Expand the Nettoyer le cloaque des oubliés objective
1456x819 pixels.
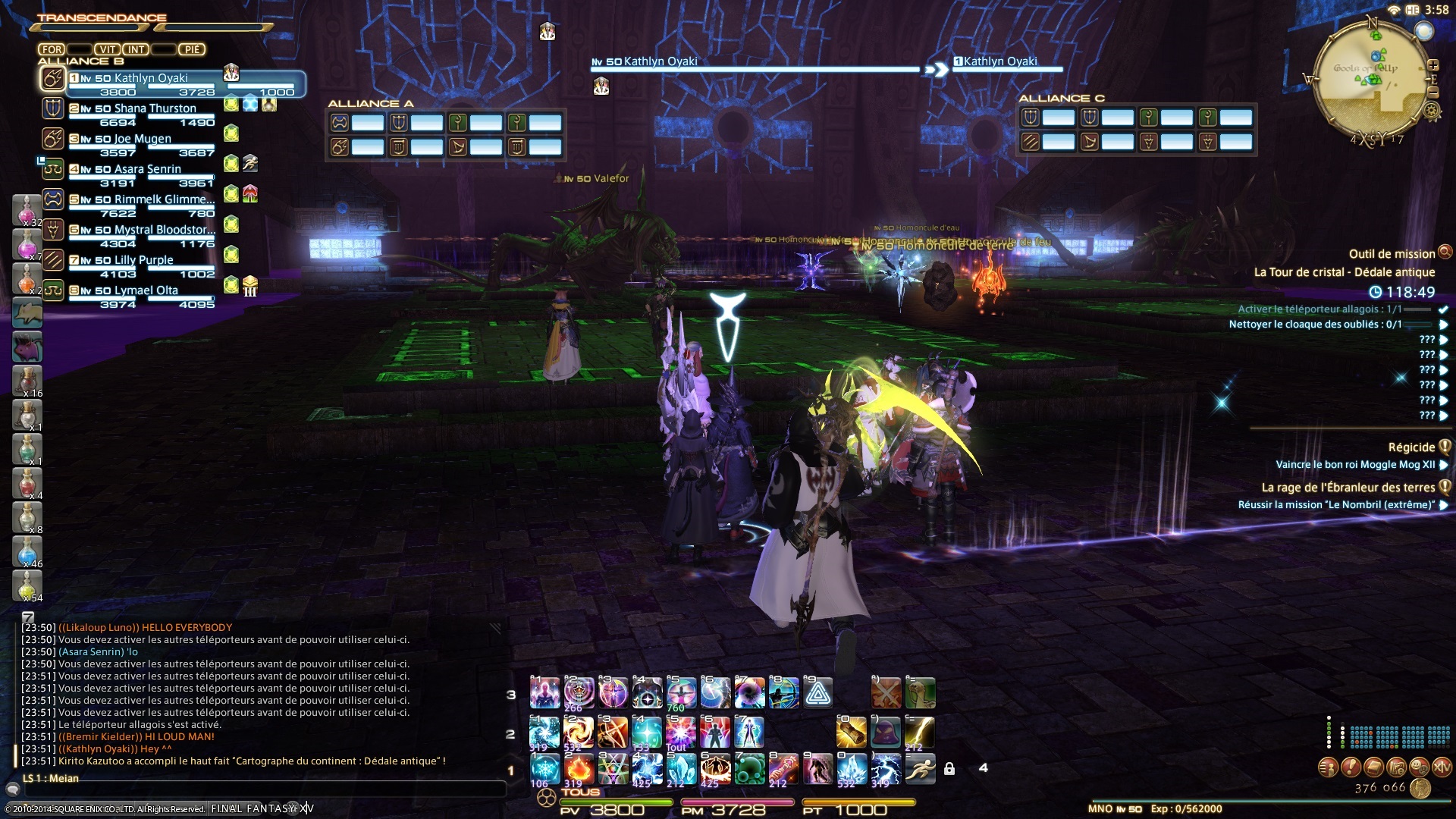(x=1444, y=325)
